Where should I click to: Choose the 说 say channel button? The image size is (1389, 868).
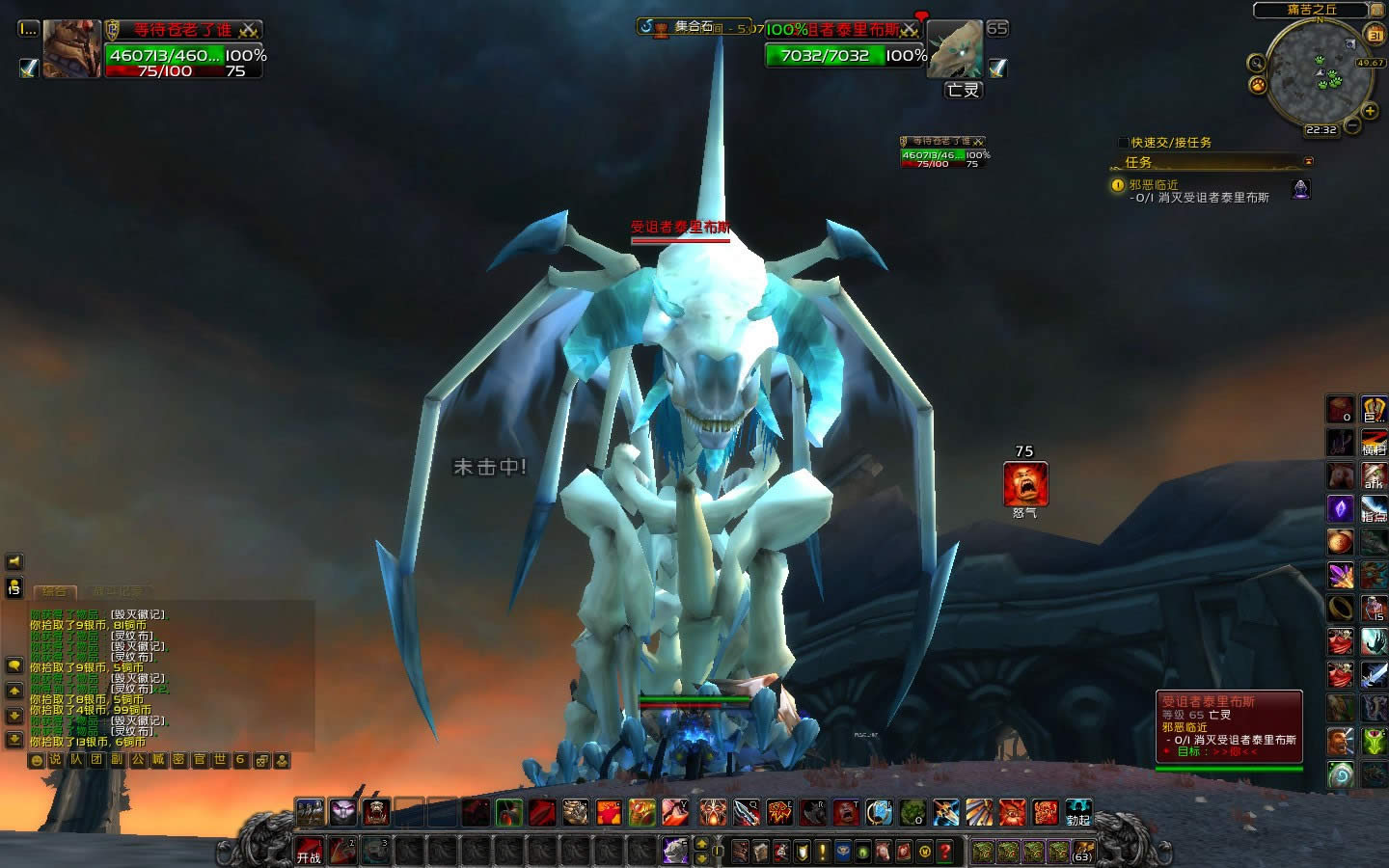click(55, 760)
